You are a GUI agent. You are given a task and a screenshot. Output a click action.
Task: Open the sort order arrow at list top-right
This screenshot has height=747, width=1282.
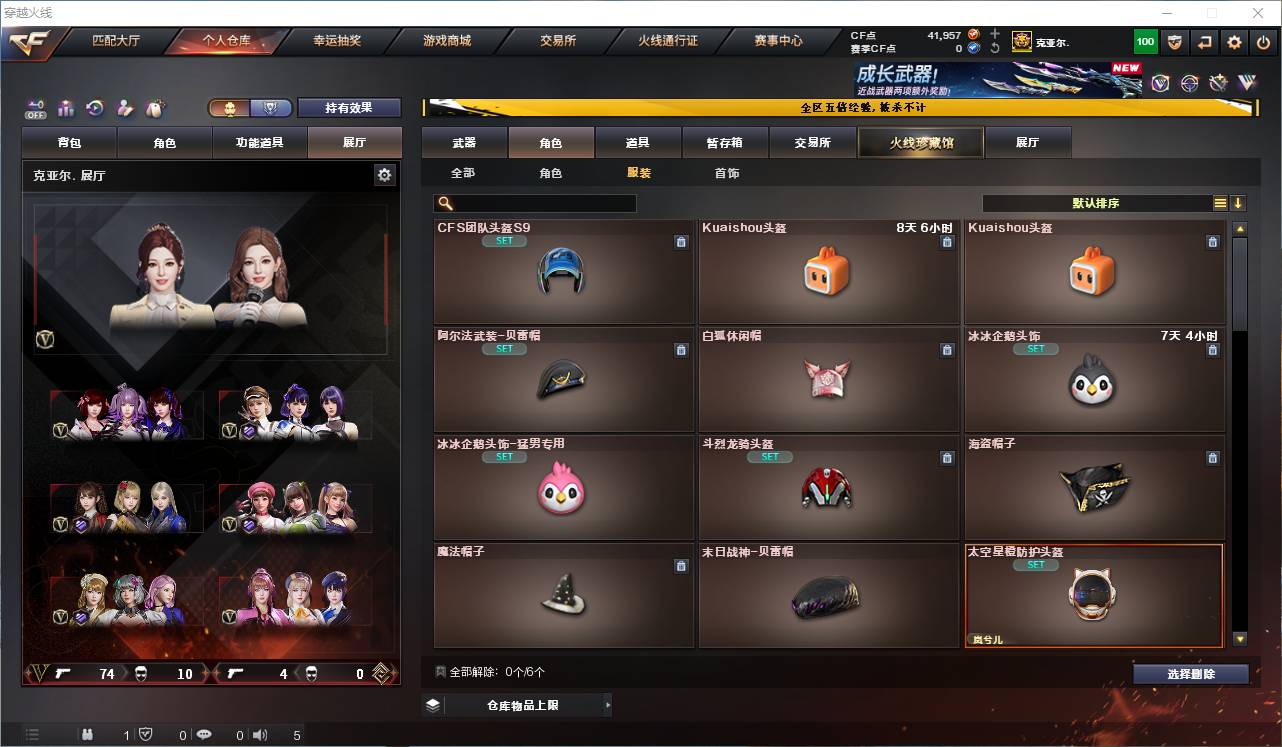point(1238,202)
